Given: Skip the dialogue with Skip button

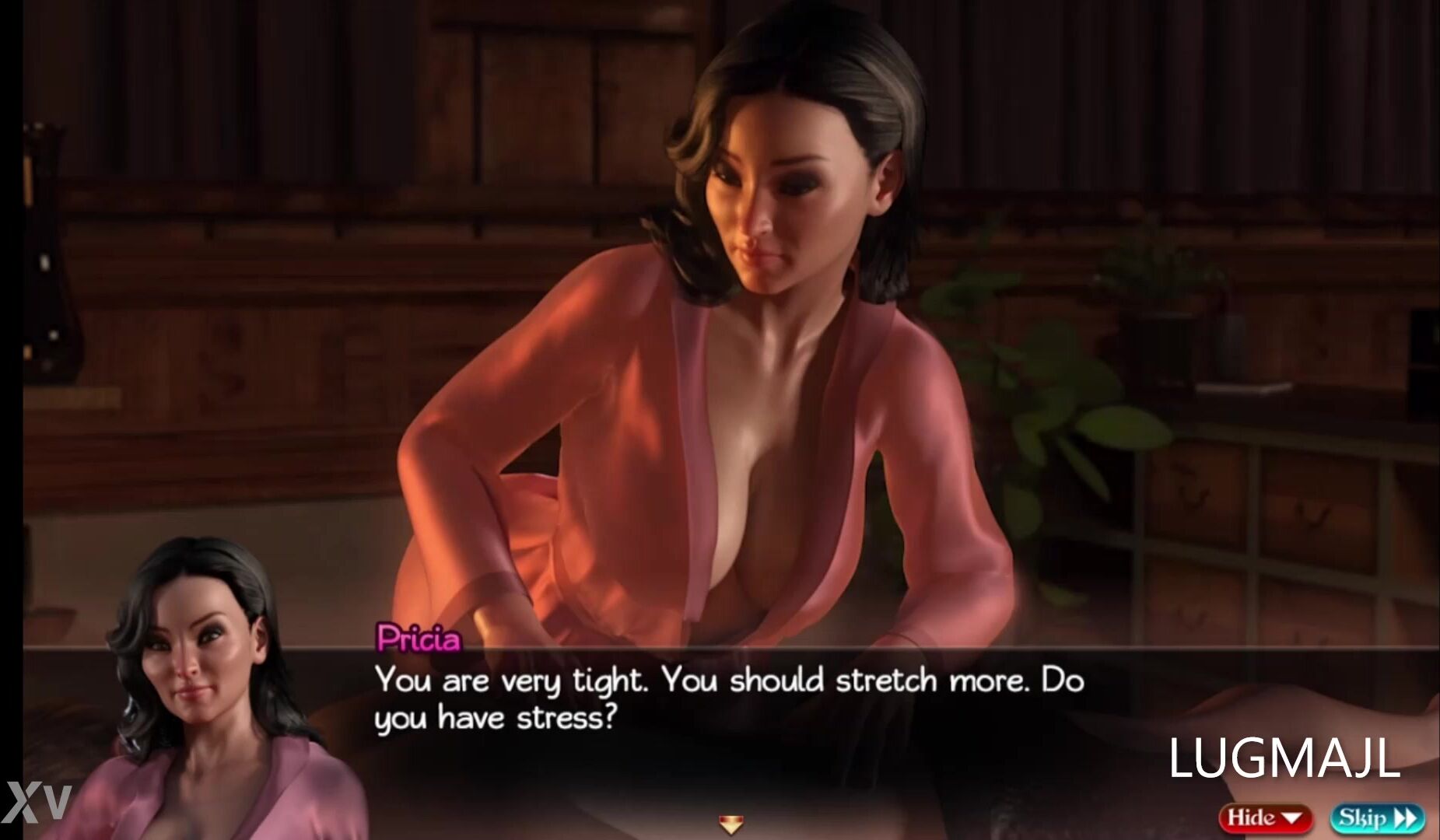Looking at the screenshot, I should click(1377, 817).
